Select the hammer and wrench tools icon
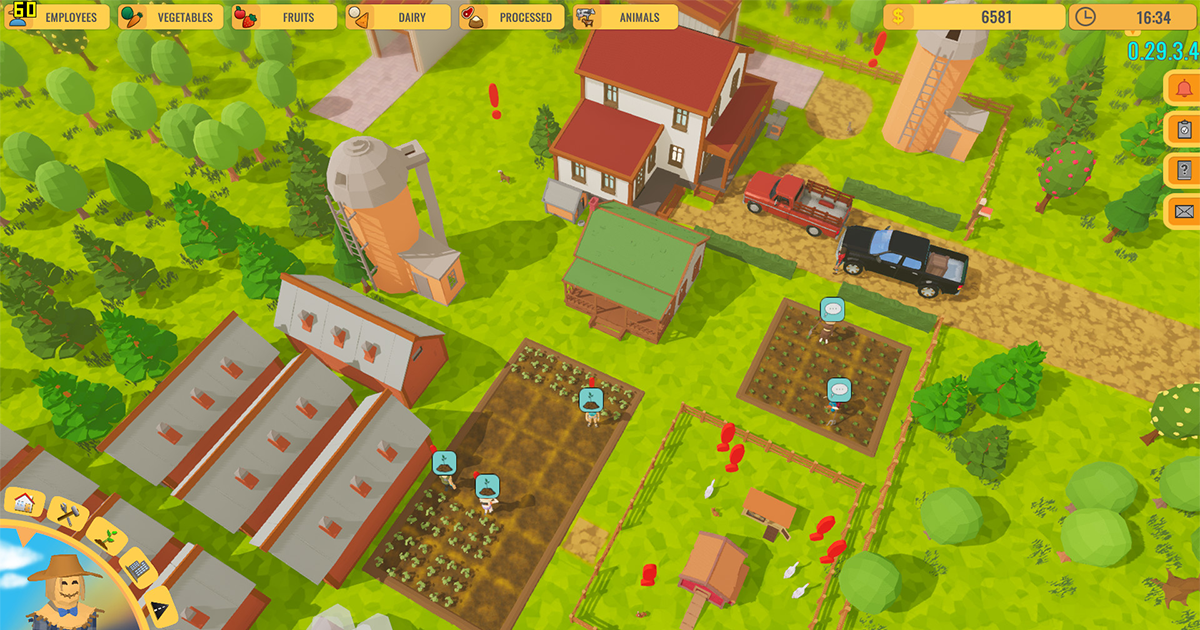 coord(66,514)
